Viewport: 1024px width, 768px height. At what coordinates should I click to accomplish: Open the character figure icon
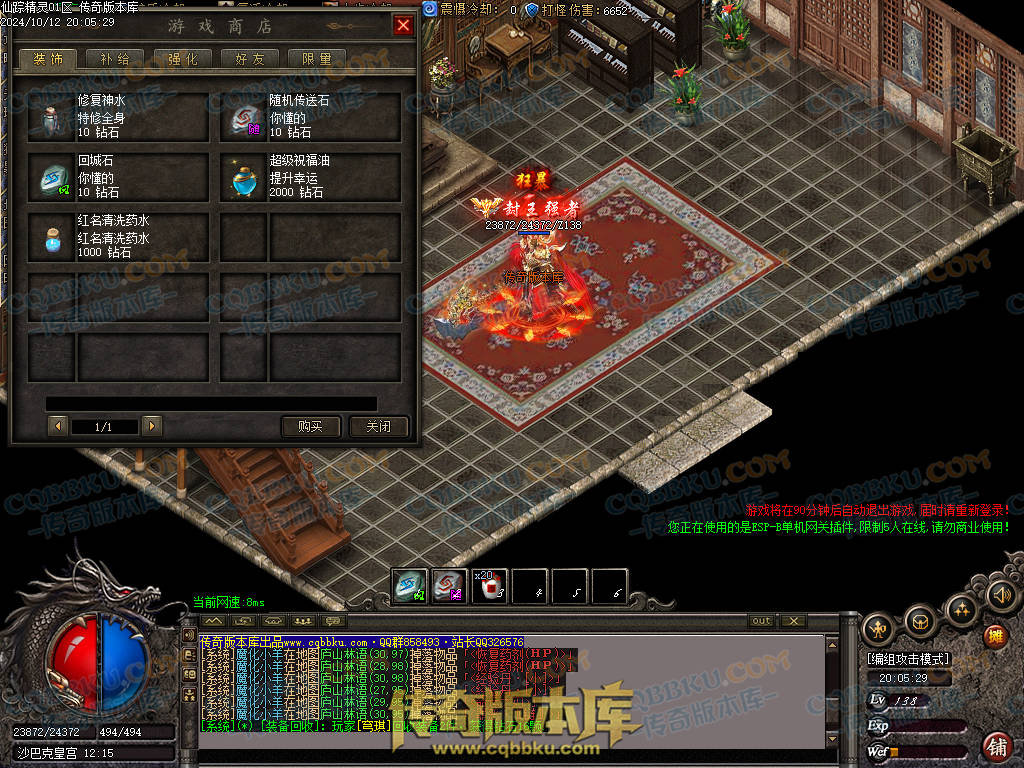click(x=880, y=630)
